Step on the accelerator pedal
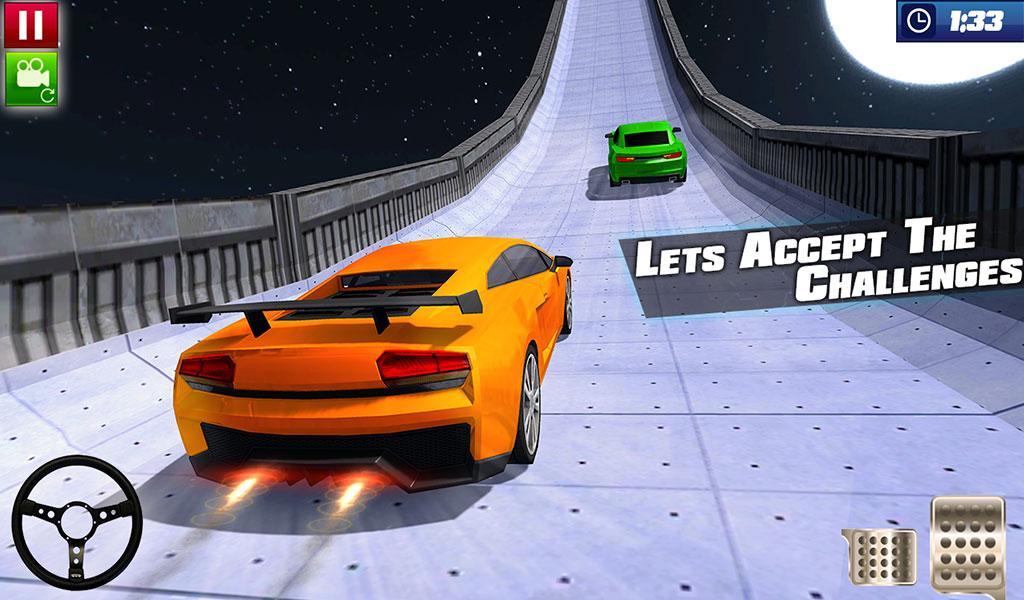Viewport: 1024px width, 600px height. click(967, 543)
